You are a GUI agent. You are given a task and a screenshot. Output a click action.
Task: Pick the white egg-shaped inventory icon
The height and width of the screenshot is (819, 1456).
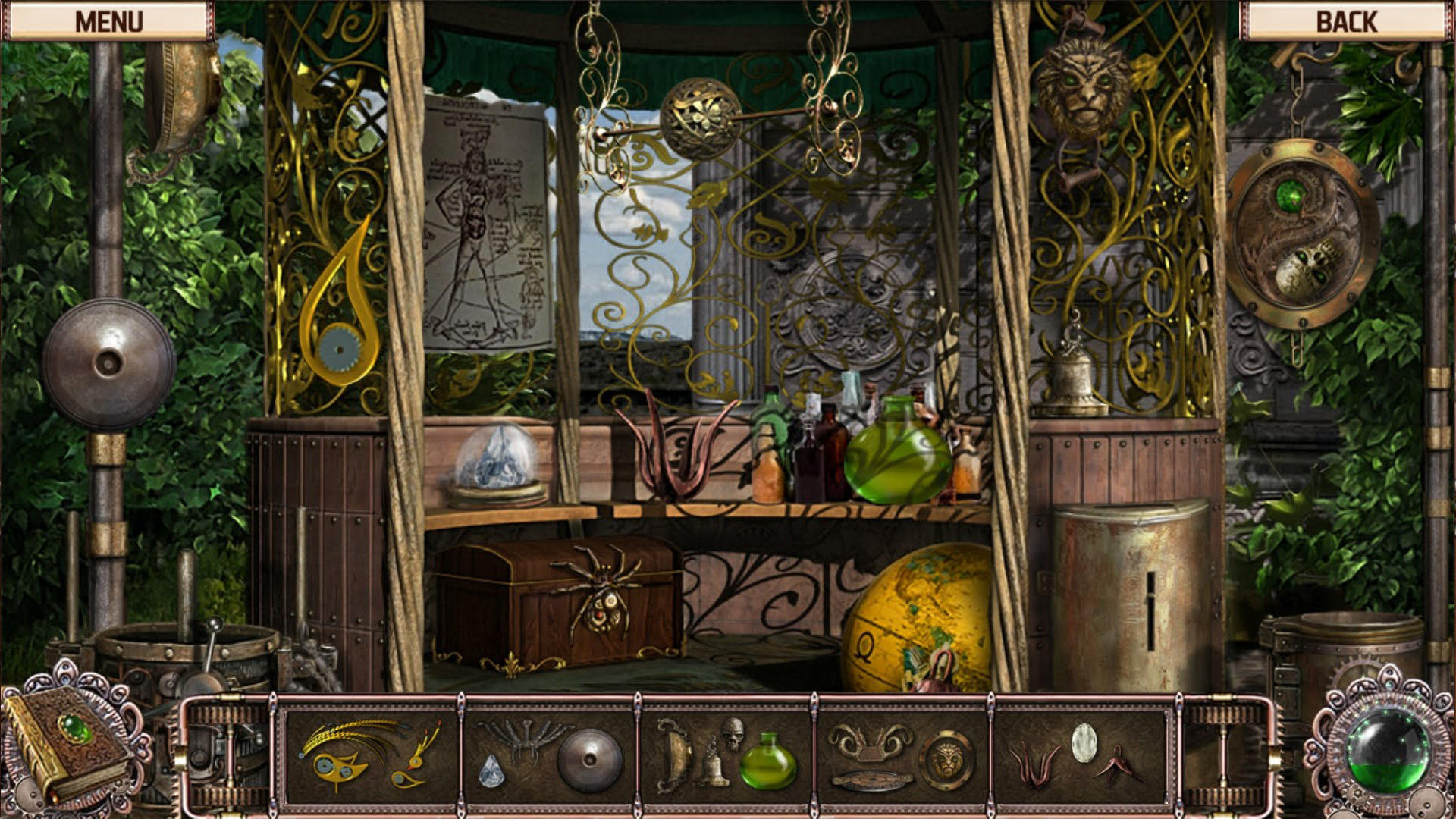pyautogui.click(x=1086, y=741)
